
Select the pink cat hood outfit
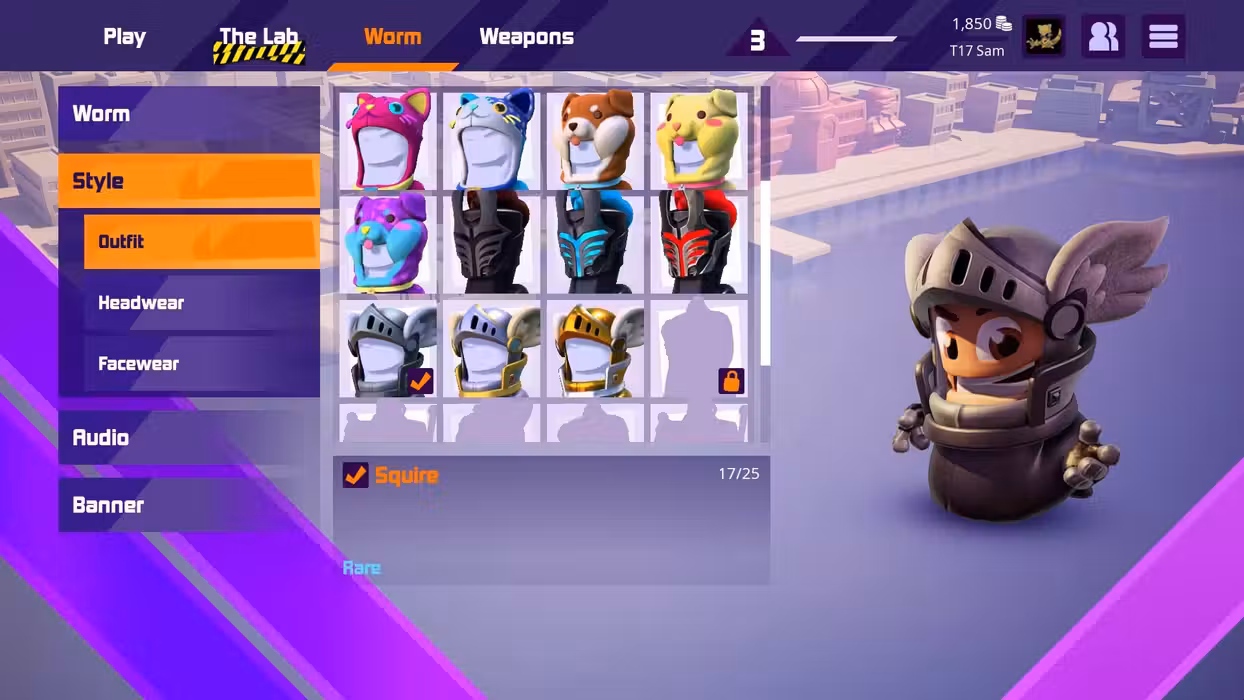(x=388, y=139)
